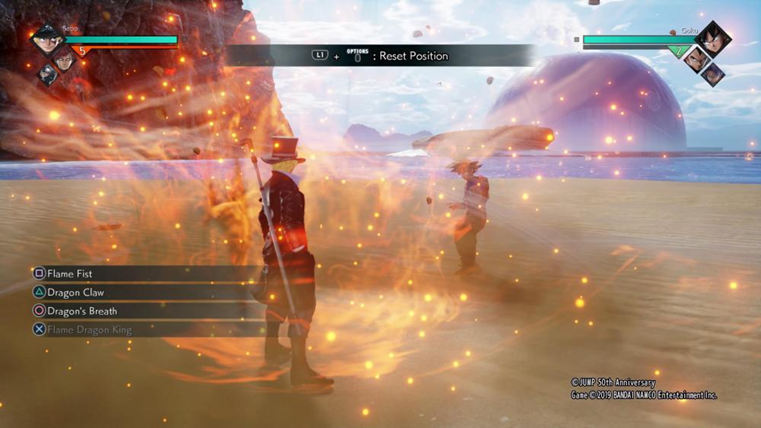Choose the Dragon Claw skill
Screen dimensions: 761x428
[75, 292]
